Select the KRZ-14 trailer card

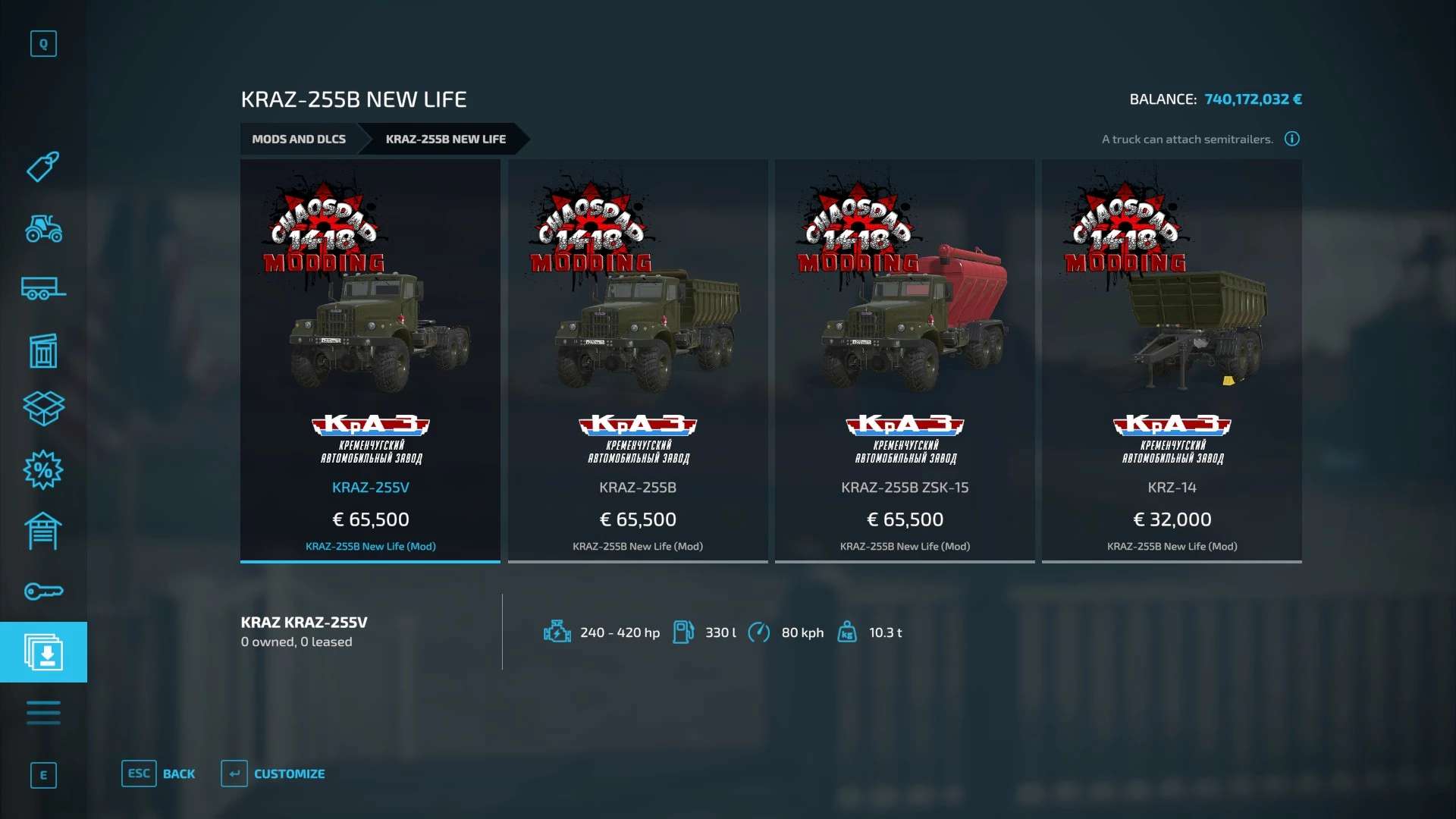coord(1172,360)
